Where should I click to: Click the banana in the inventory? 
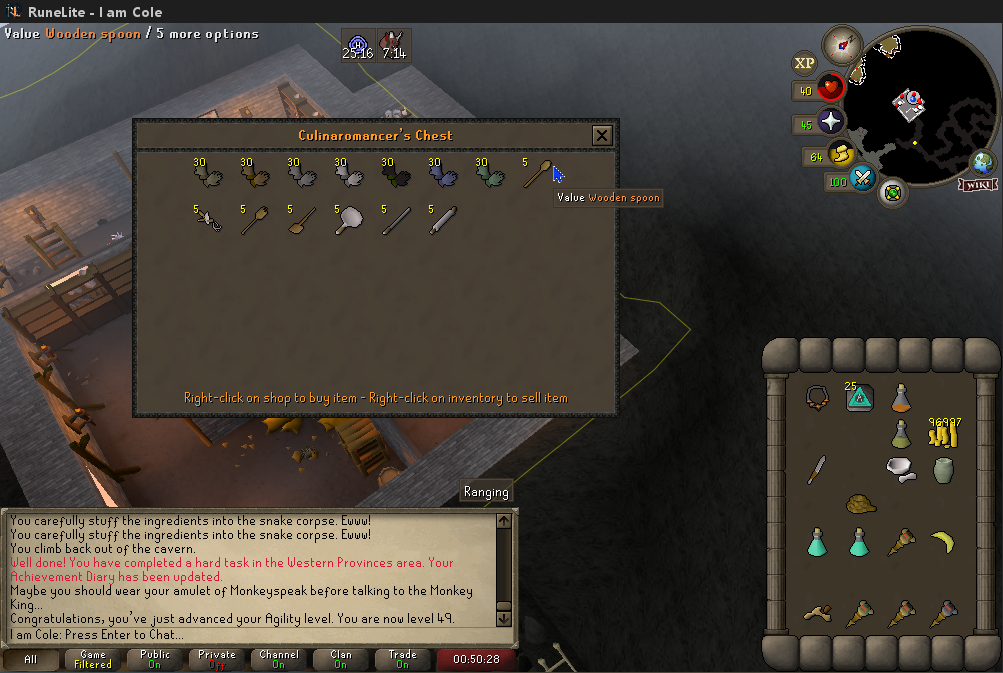coord(942,543)
